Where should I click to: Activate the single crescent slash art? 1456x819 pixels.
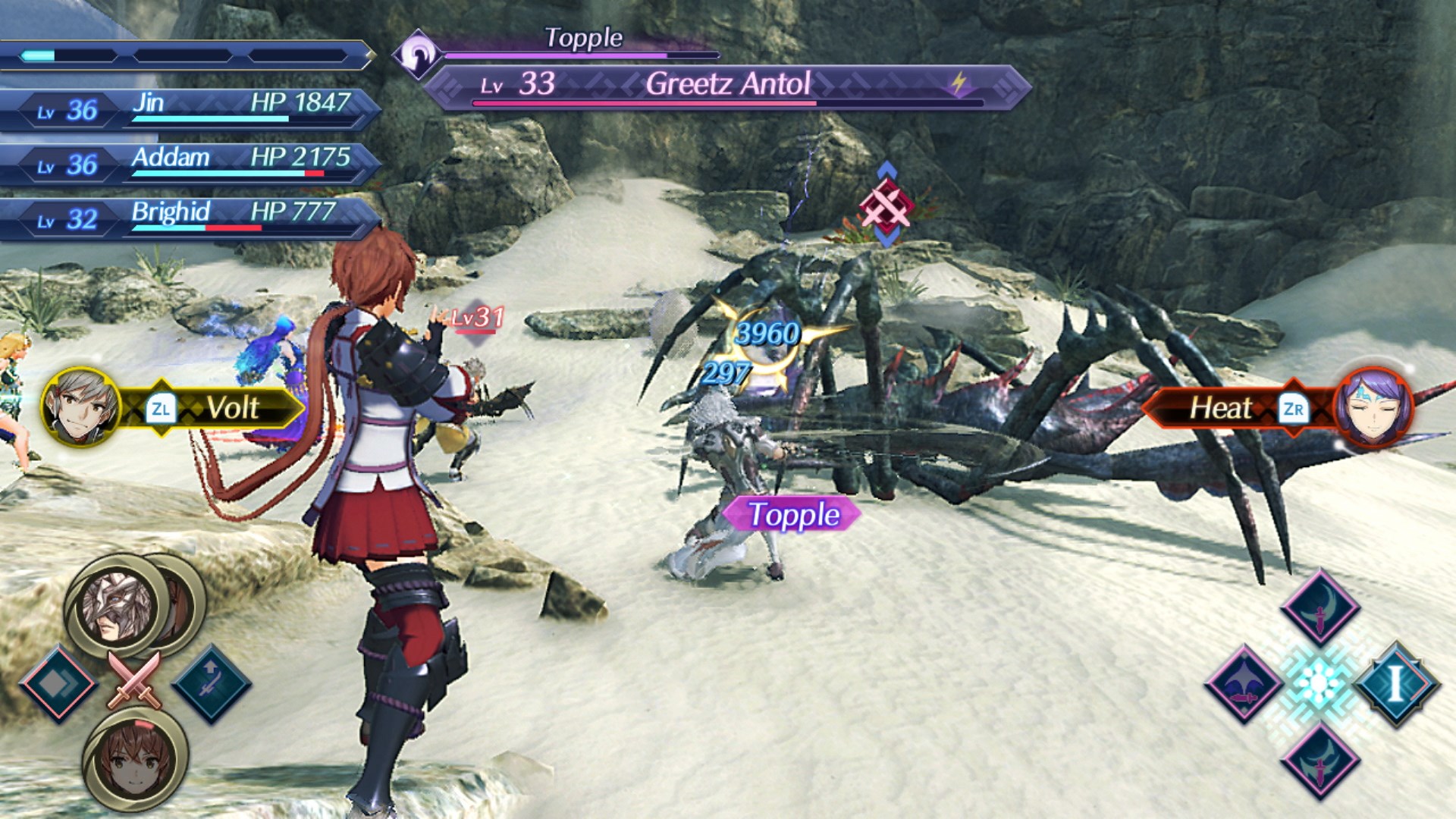click(x=1319, y=607)
